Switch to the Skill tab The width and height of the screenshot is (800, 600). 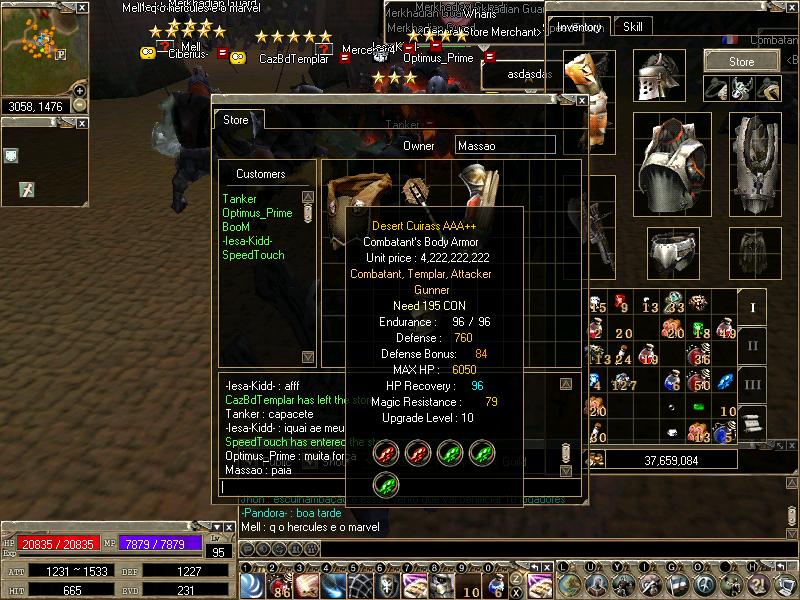point(632,27)
